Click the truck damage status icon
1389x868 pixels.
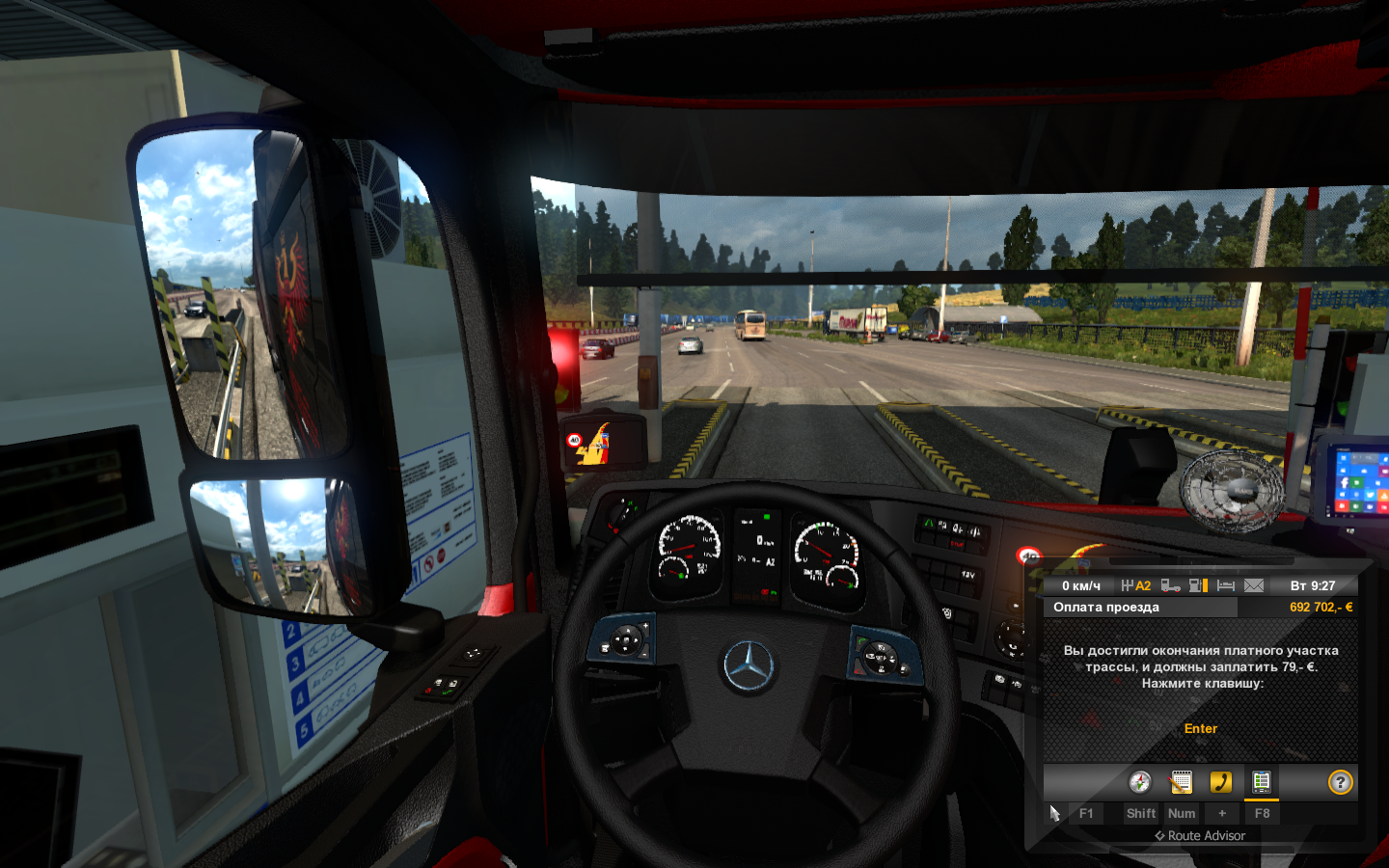(x=1170, y=585)
